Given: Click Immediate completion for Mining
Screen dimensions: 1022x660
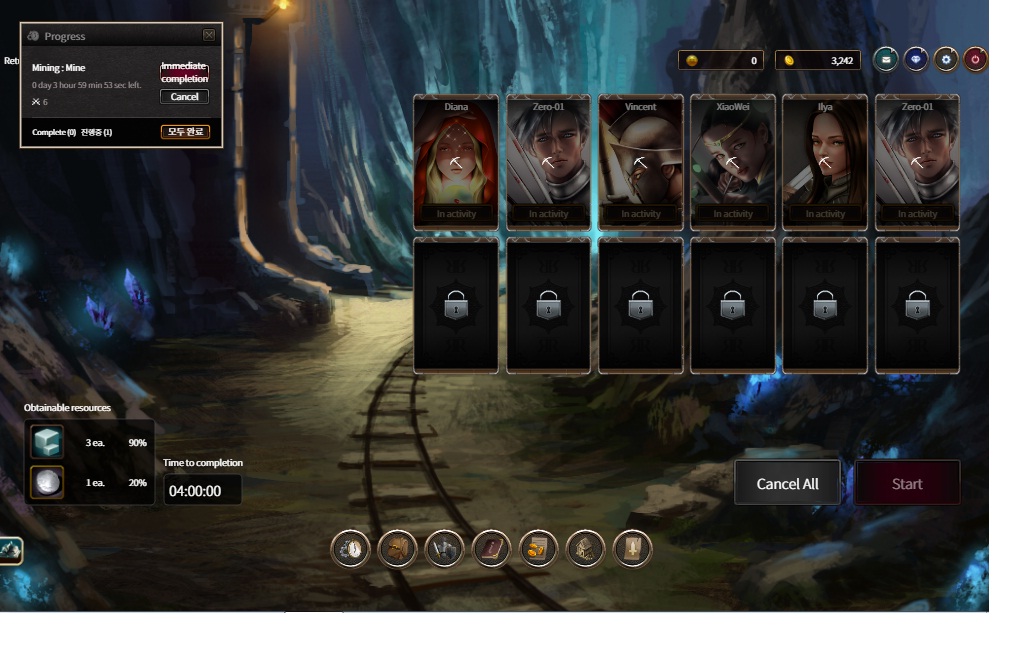Looking at the screenshot, I should pos(185,73).
